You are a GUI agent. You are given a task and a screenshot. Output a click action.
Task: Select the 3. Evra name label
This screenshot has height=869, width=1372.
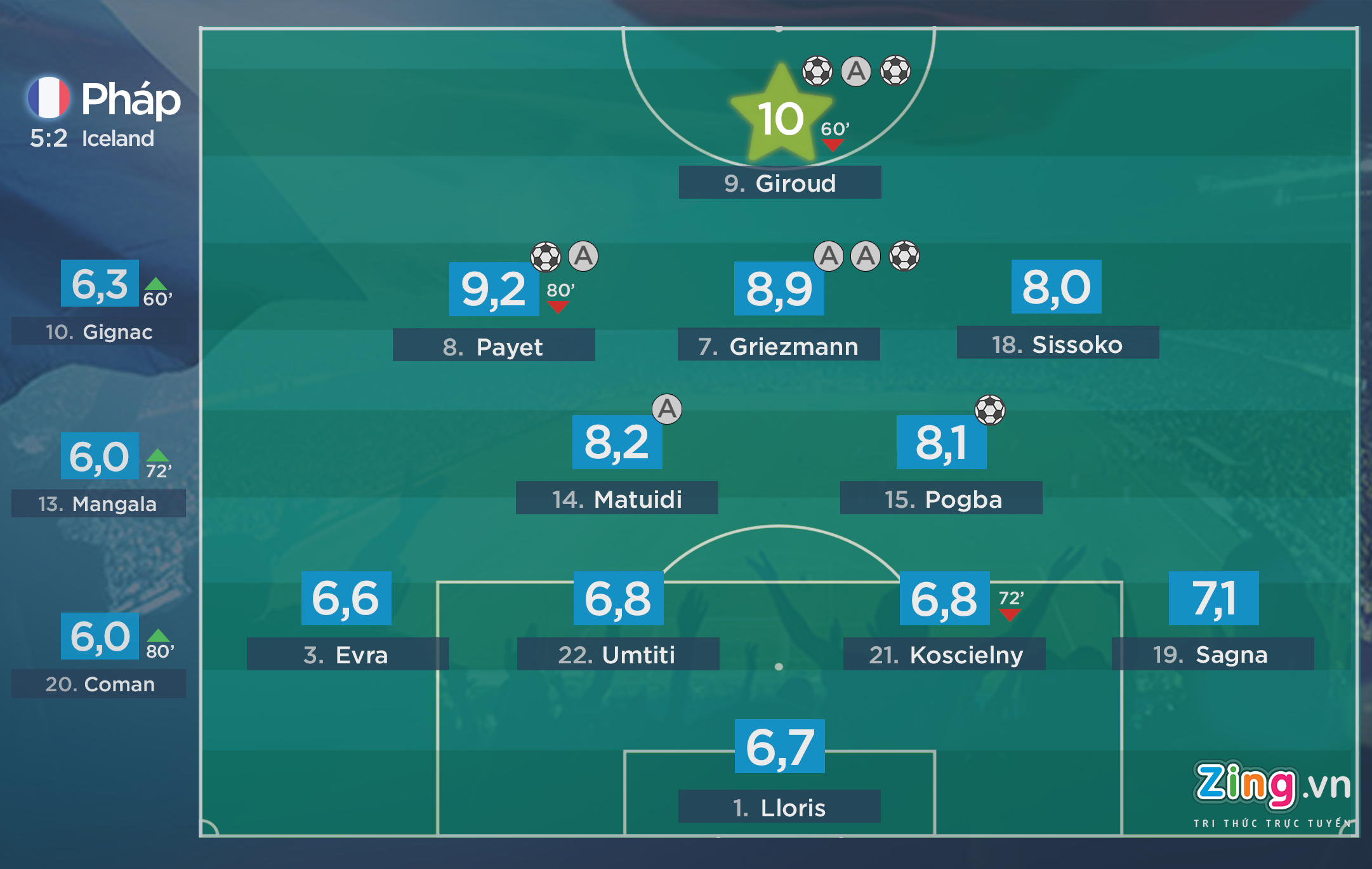click(347, 654)
